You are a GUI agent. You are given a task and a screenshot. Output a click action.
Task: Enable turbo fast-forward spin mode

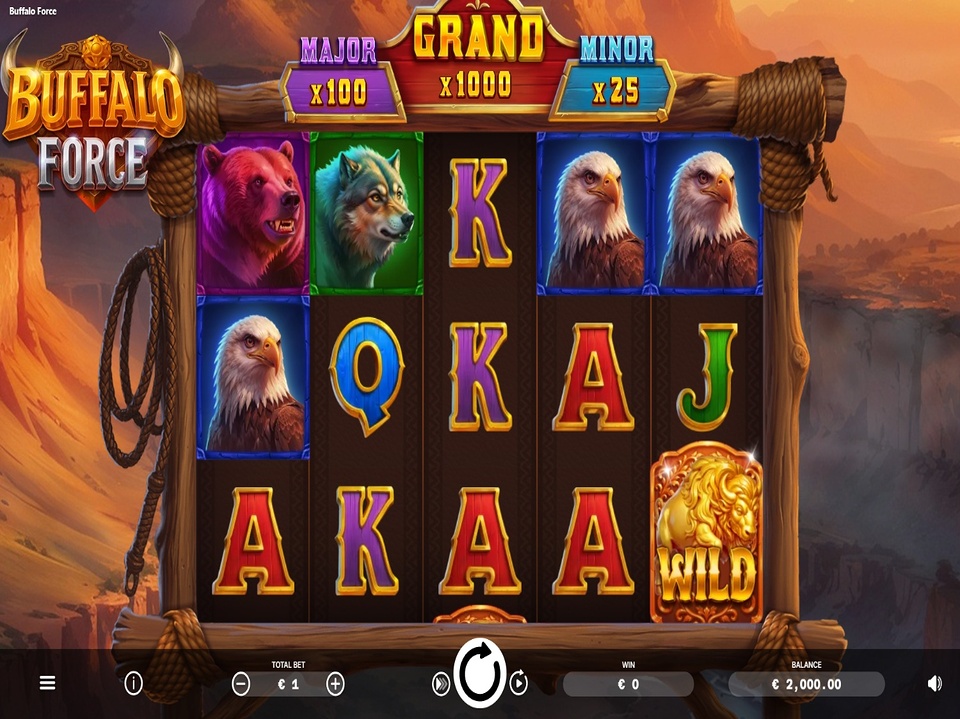click(440, 684)
